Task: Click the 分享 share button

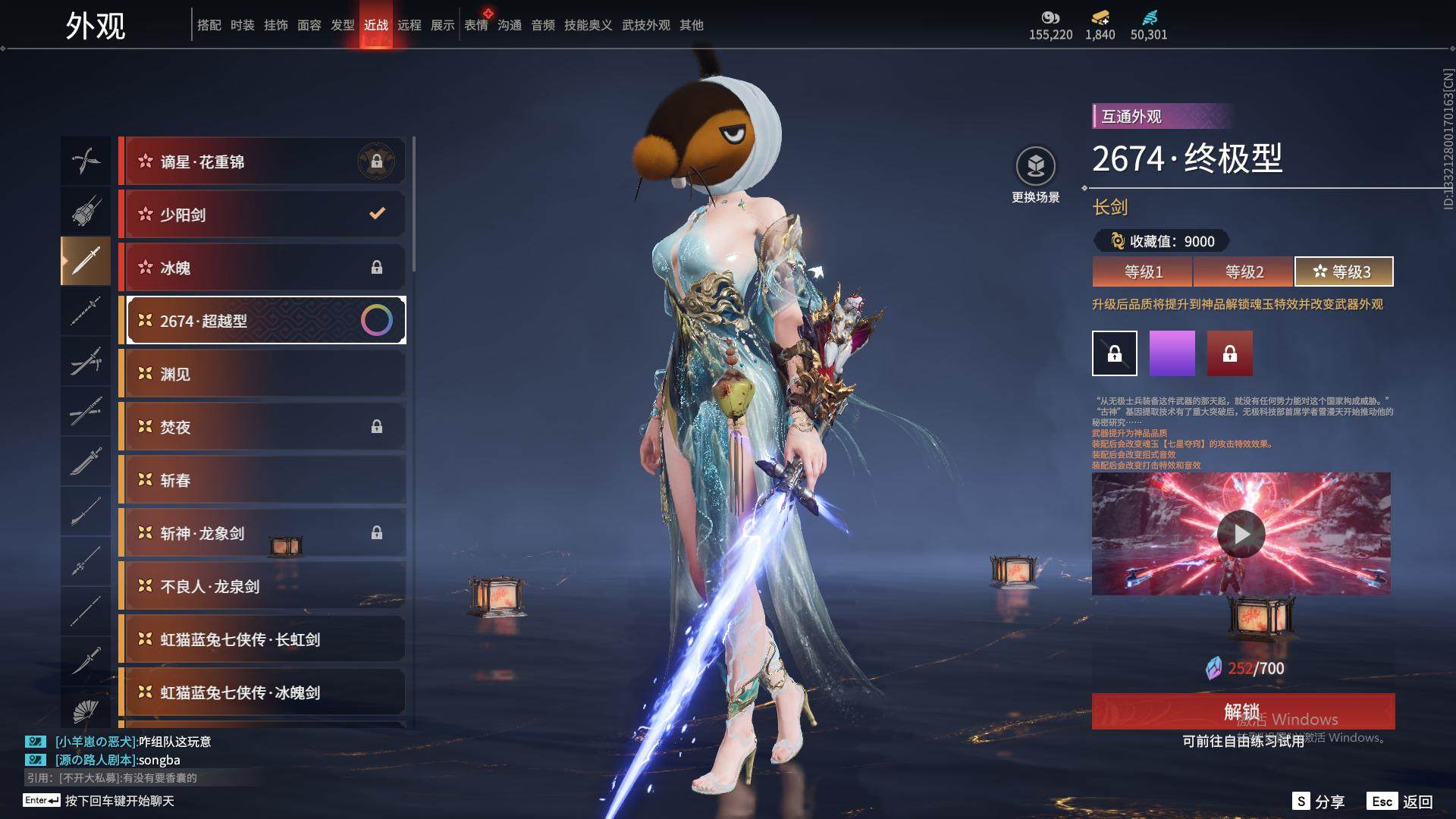Action: click(1319, 802)
